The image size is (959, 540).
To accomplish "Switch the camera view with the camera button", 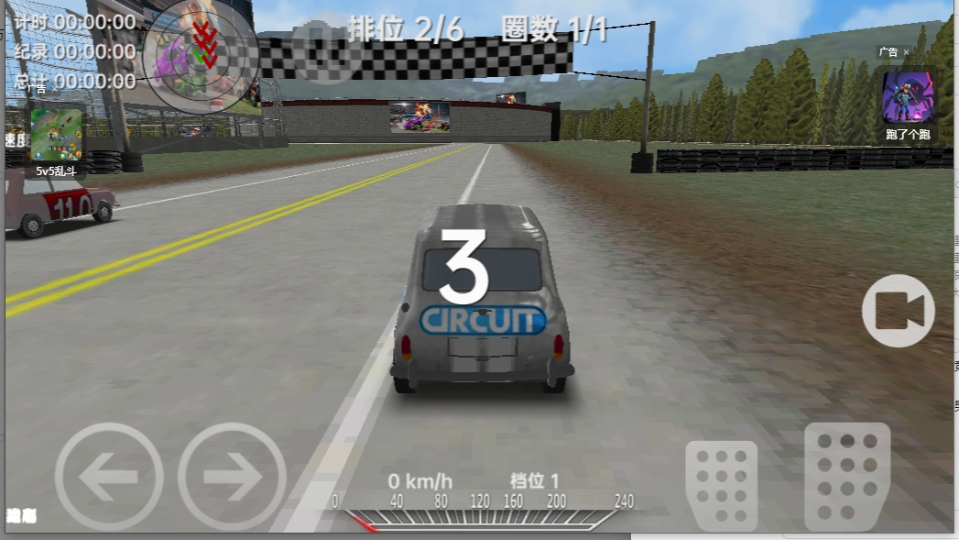I will pos(898,311).
